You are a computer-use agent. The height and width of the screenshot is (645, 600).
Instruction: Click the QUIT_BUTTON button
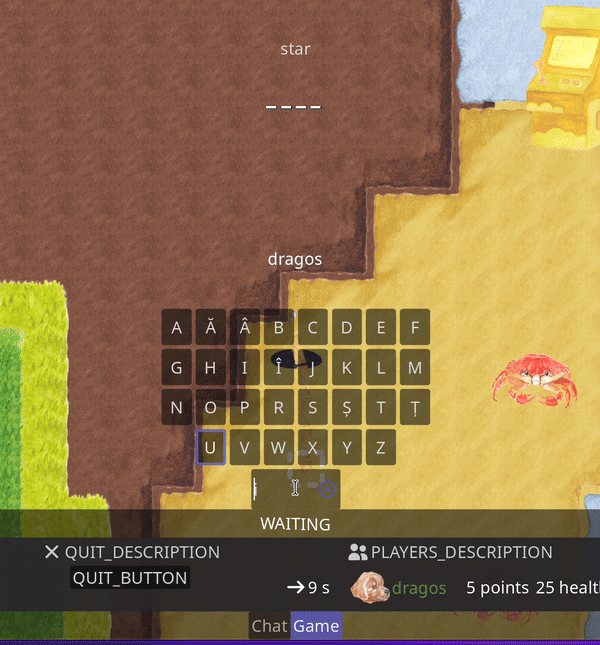tap(130, 578)
